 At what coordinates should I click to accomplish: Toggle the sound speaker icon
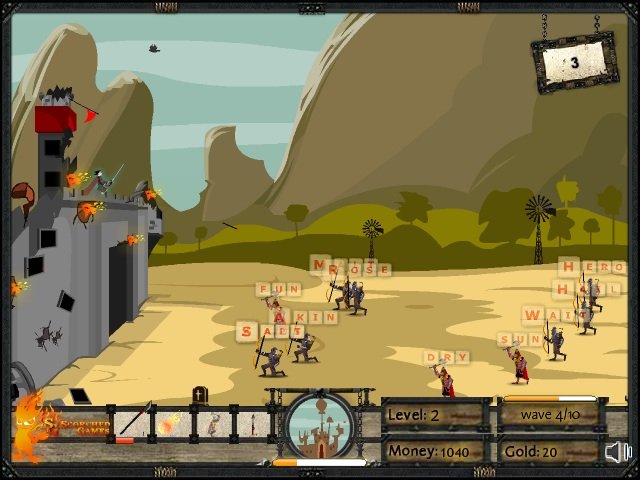pos(619,452)
